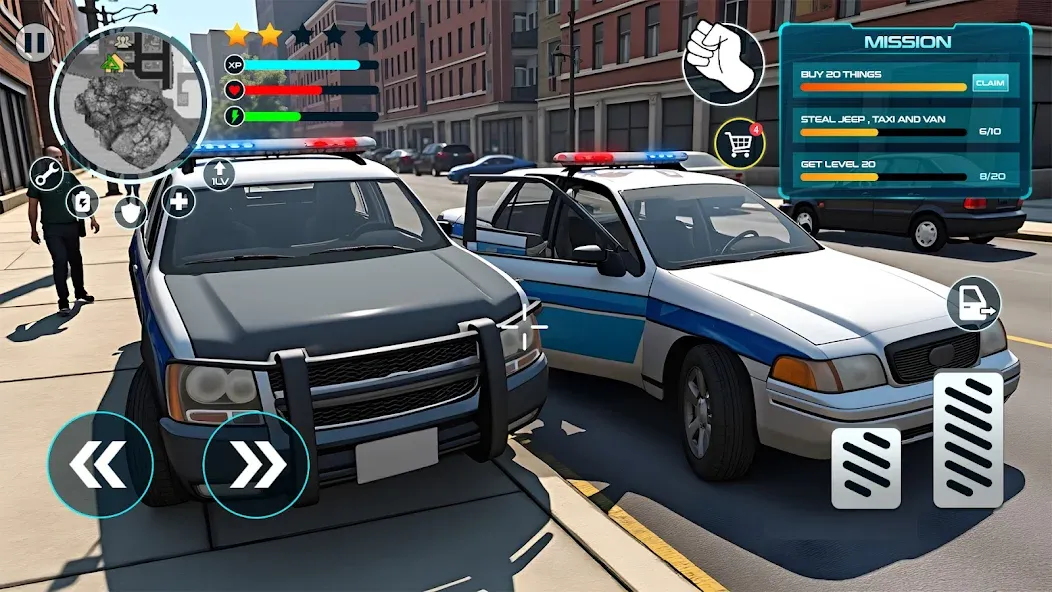Tap the 1LV level-up arrow icon
The image size is (1052, 592).
pos(218,174)
